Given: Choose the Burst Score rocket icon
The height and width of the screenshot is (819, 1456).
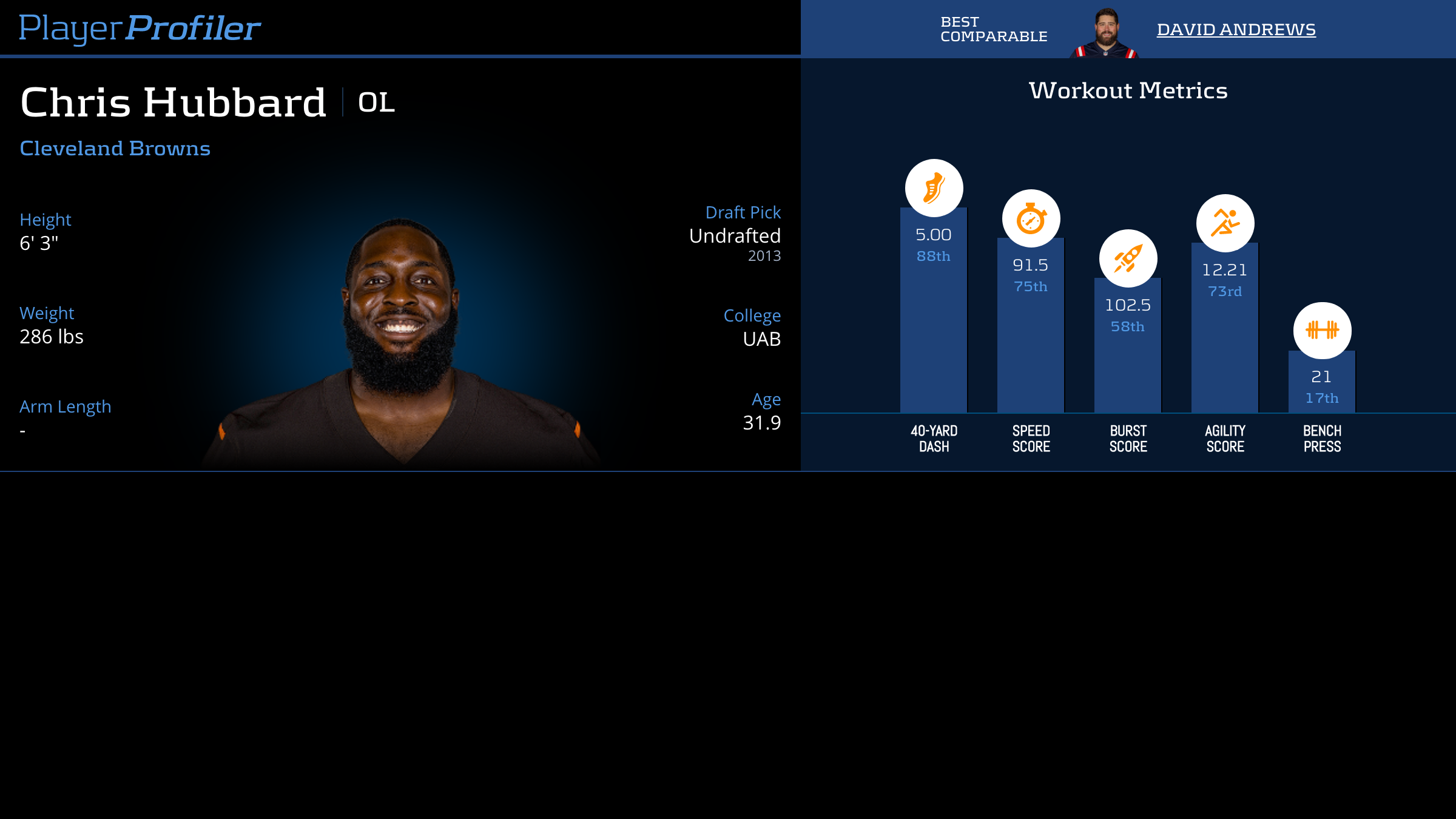Looking at the screenshot, I should click(x=1128, y=258).
